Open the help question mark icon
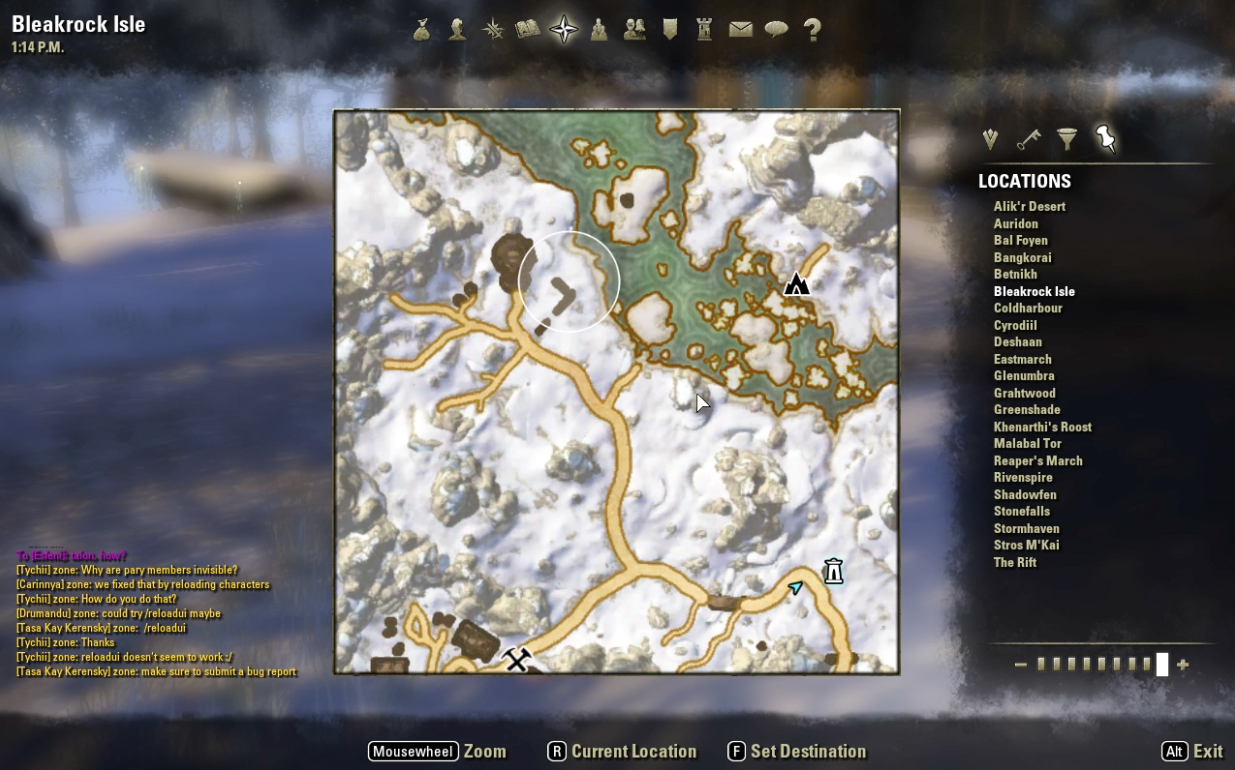This screenshot has width=1235, height=770. (x=812, y=30)
